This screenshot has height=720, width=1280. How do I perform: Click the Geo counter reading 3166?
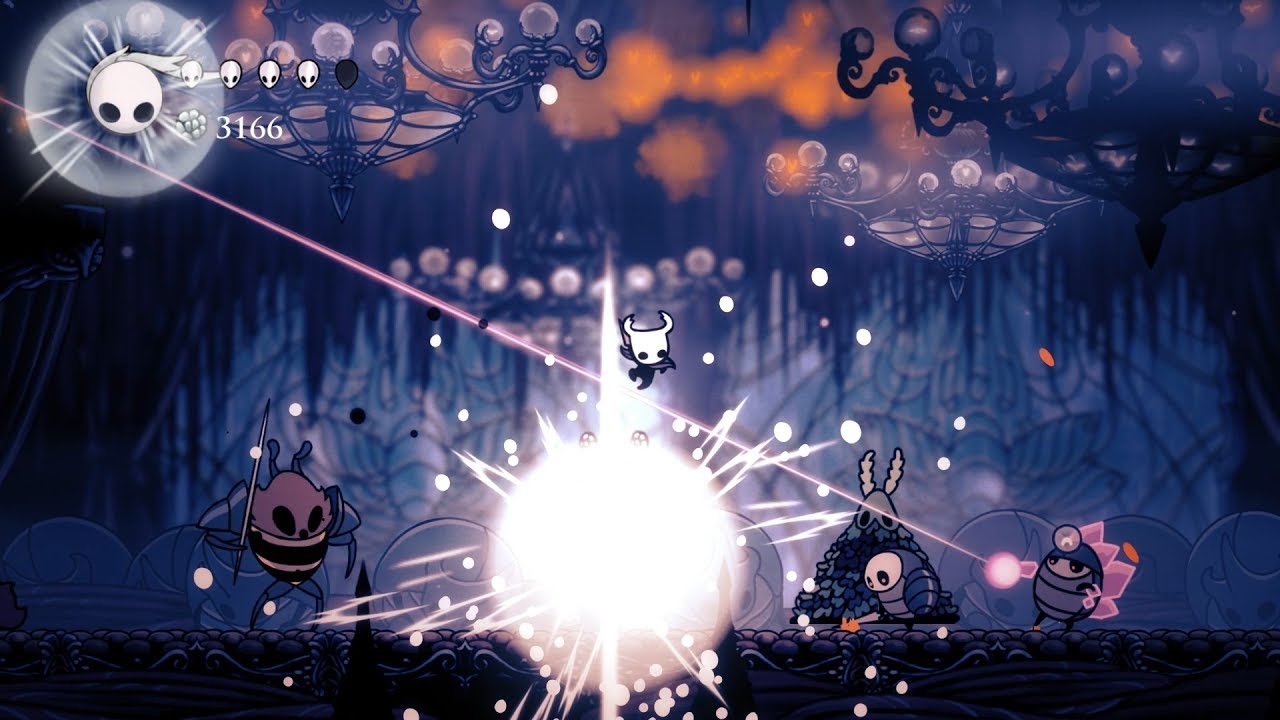point(250,128)
